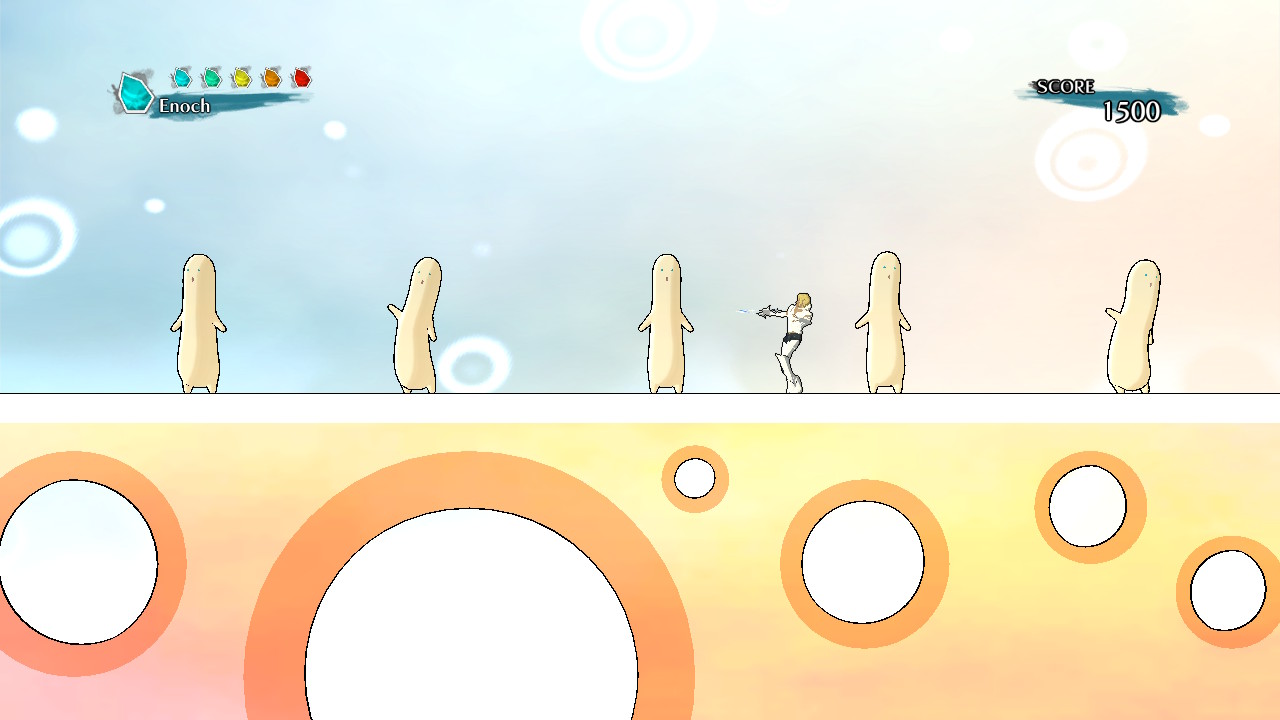Select the red gem at the end of the HUD row
1280x720 pixels.
tap(300, 76)
